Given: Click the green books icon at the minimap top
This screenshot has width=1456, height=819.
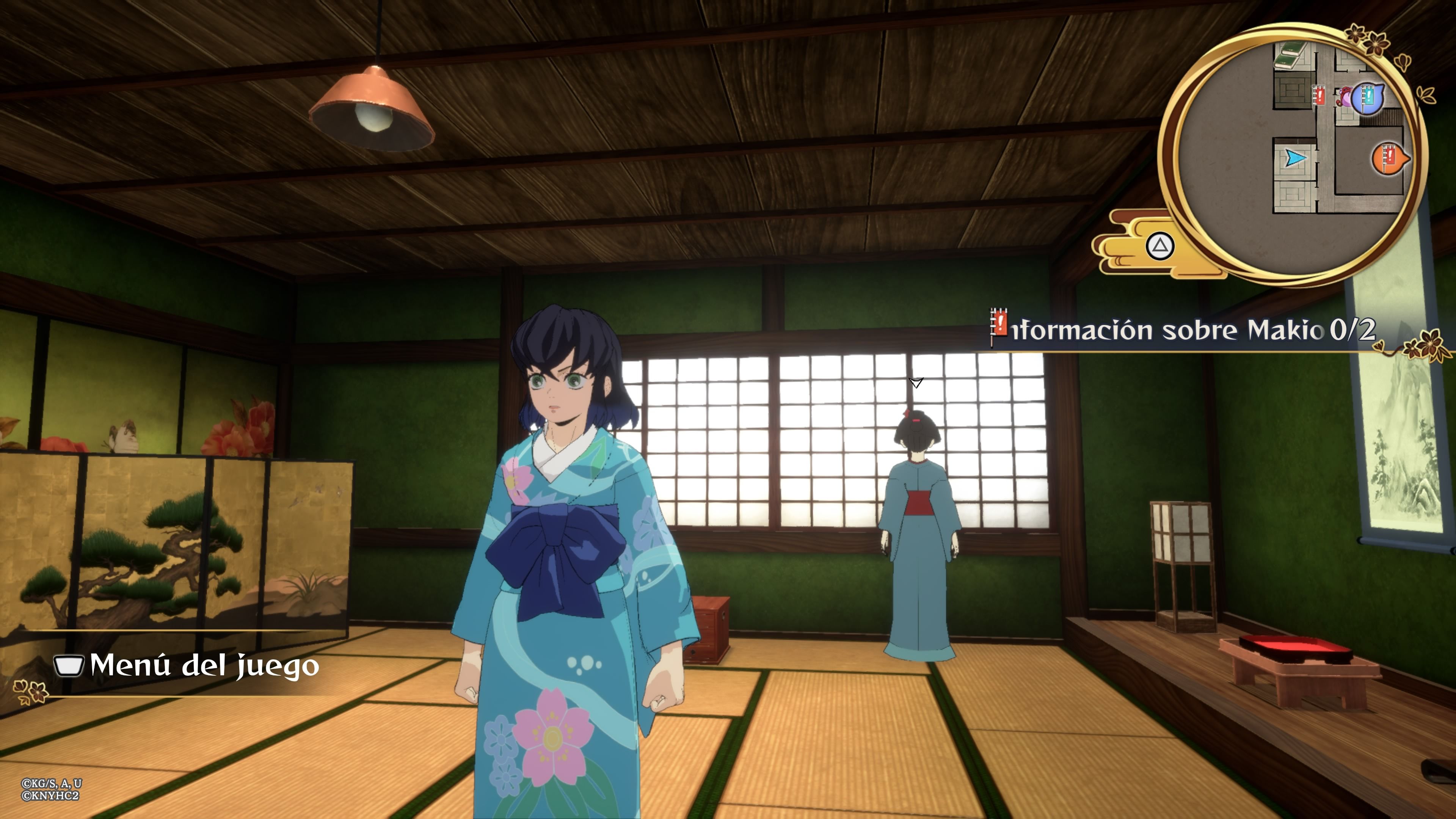Looking at the screenshot, I should (x=1290, y=55).
